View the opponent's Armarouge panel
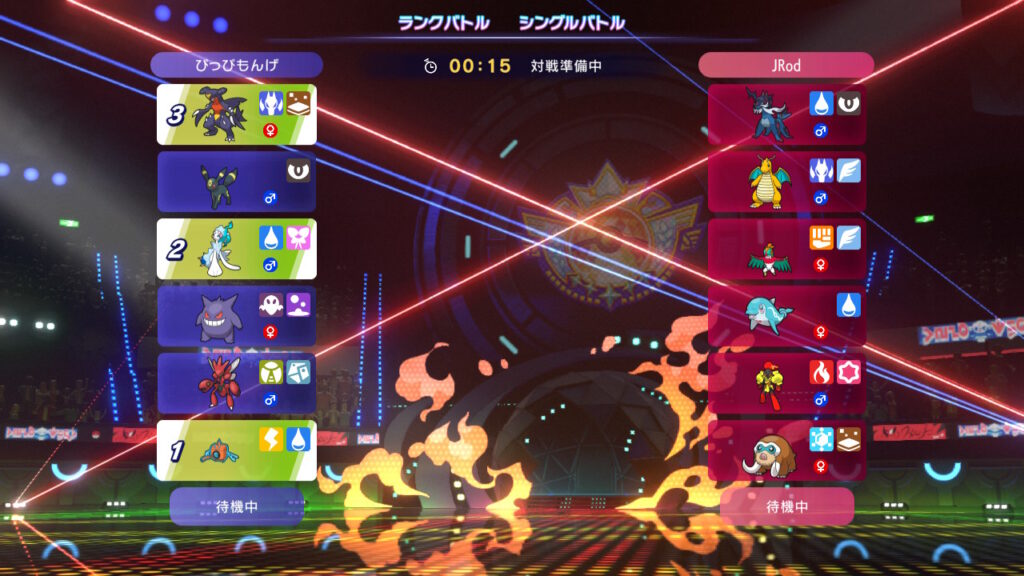 (786, 383)
